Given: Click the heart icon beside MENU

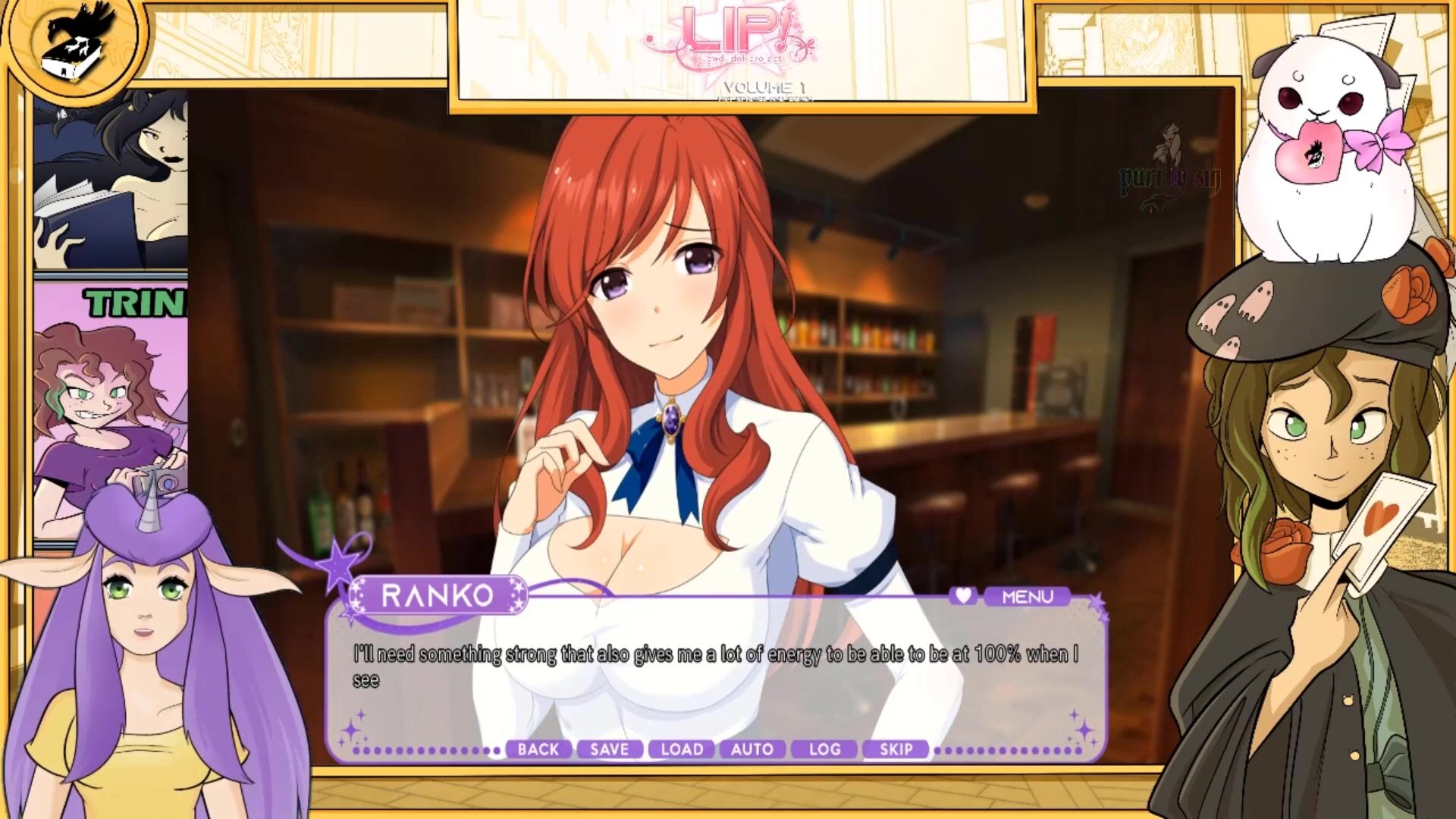Looking at the screenshot, I should [x=963, y=596].
